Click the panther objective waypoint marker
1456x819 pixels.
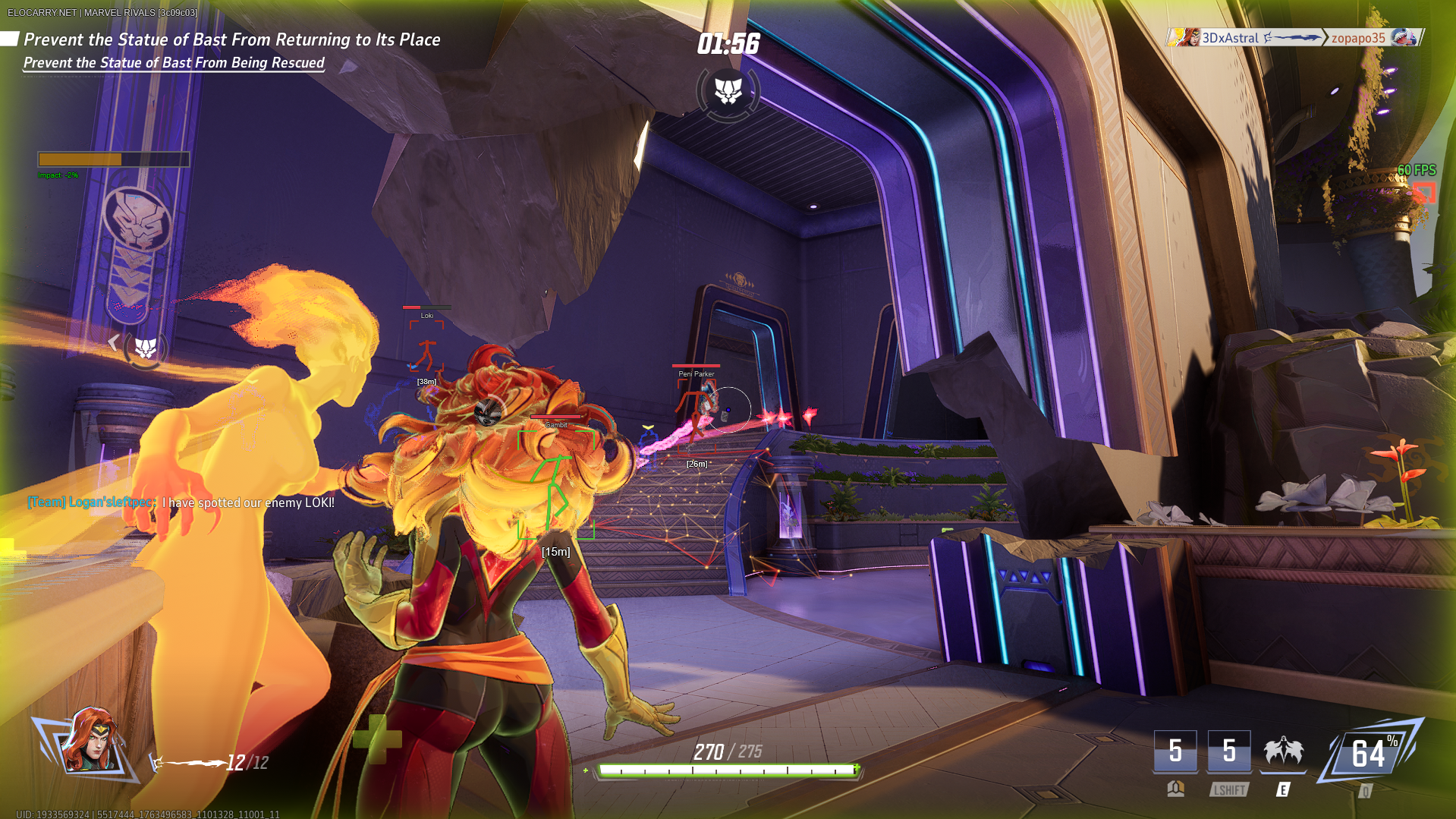(x=145, y=348)
